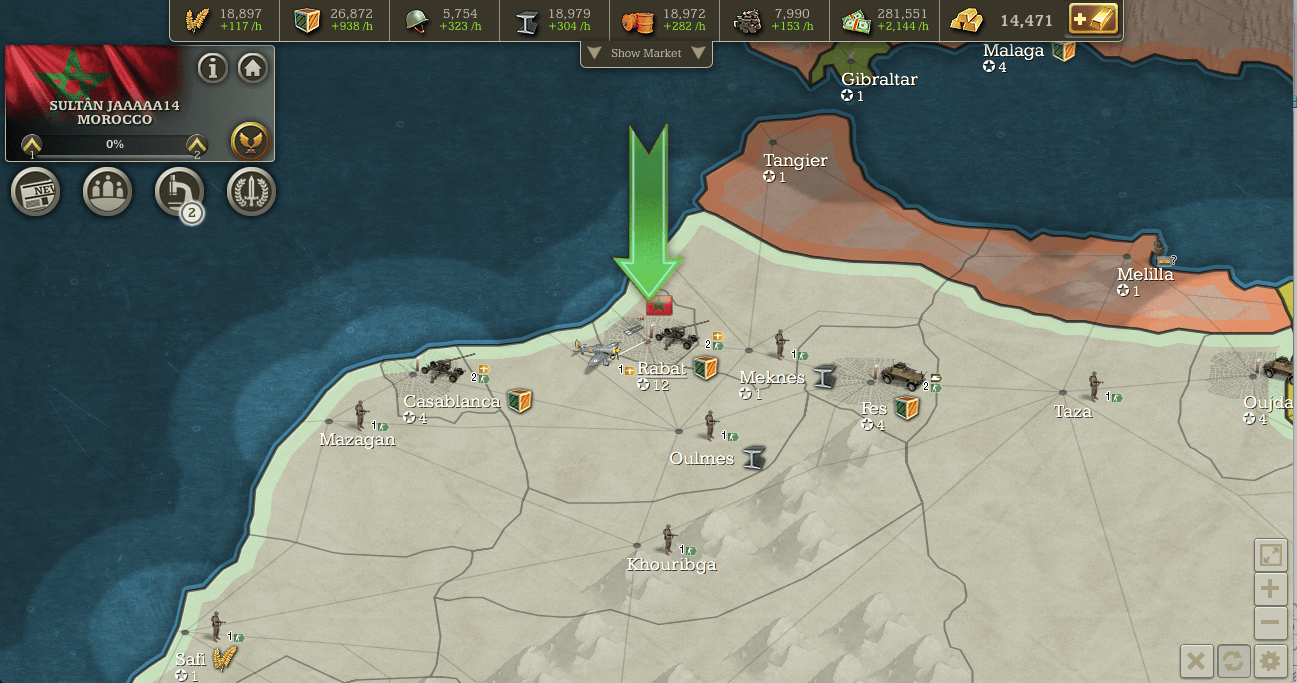Open the Show Market dropdown

[646, 53]
